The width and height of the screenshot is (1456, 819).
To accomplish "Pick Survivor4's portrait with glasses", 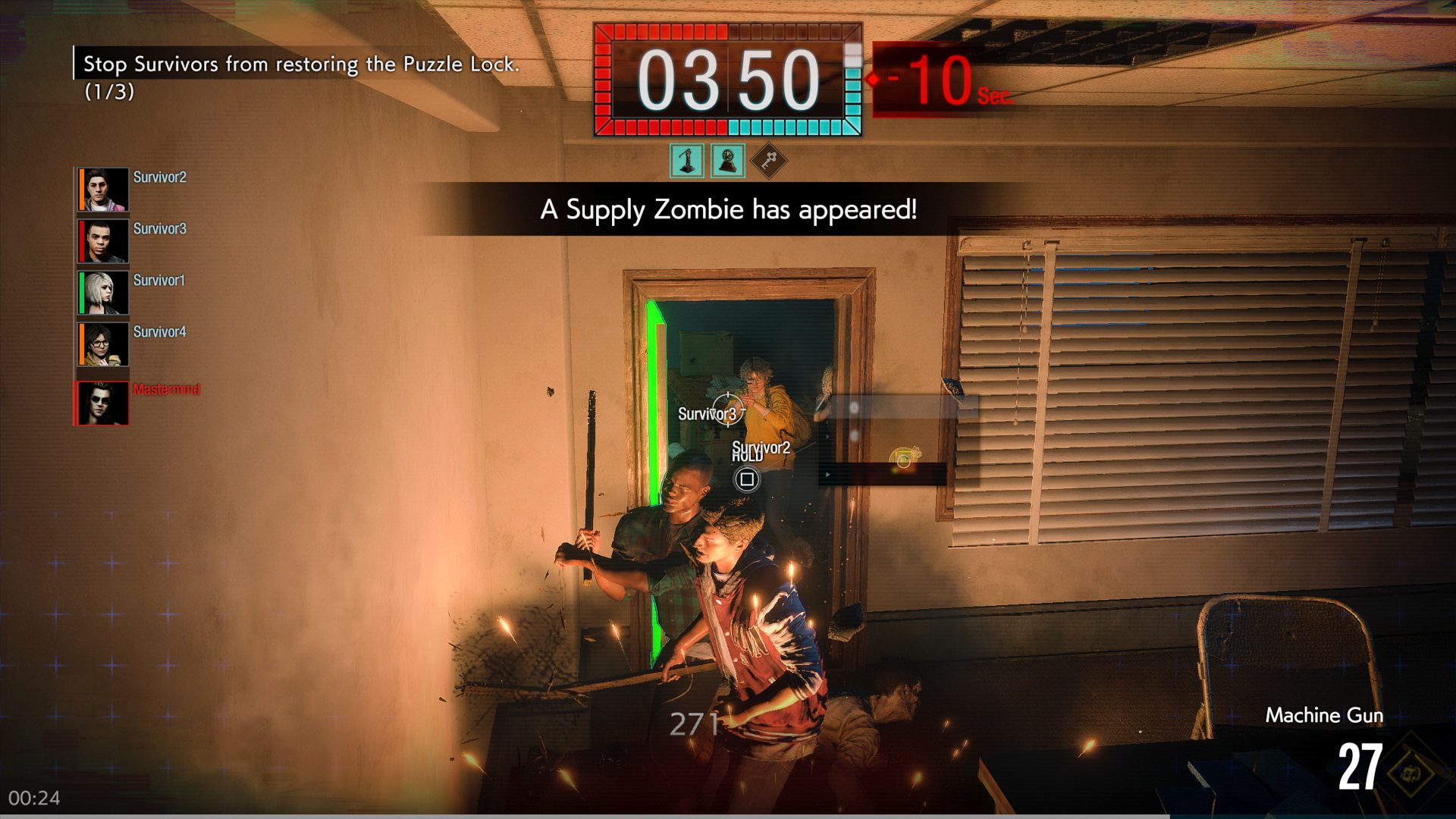I will (x=103, y=344).
